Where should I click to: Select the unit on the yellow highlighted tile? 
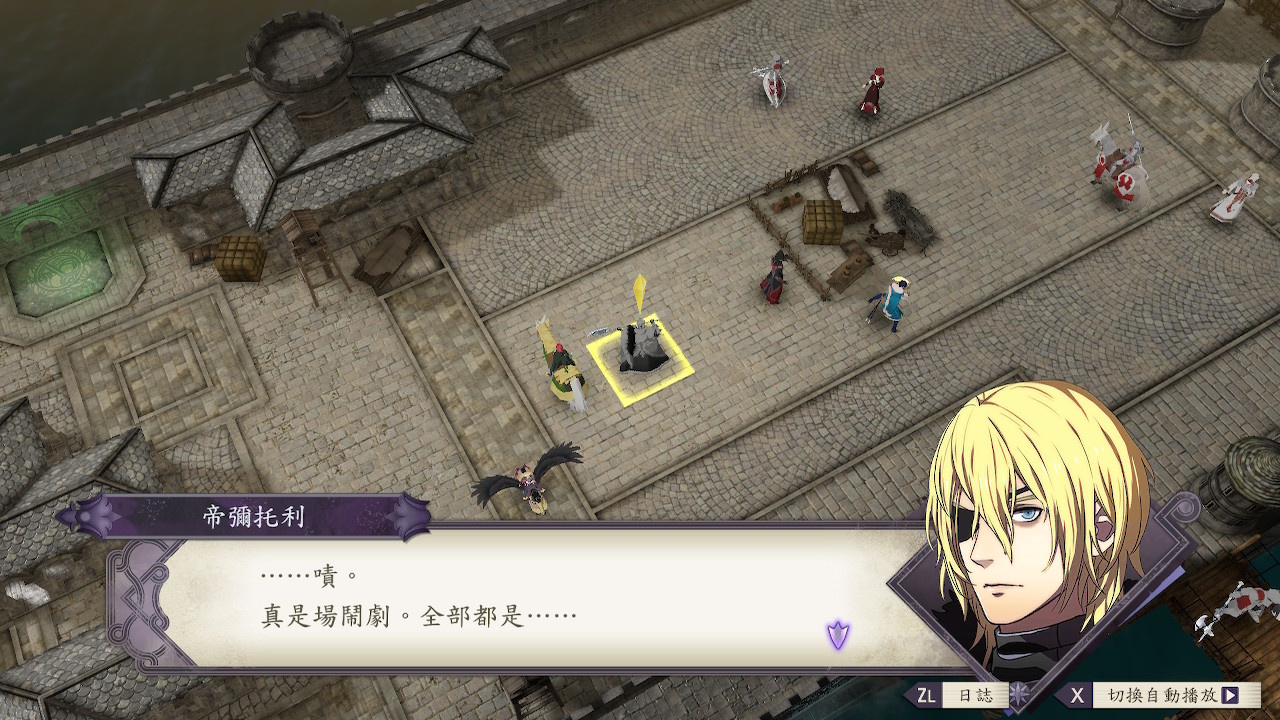pos(639,350)
